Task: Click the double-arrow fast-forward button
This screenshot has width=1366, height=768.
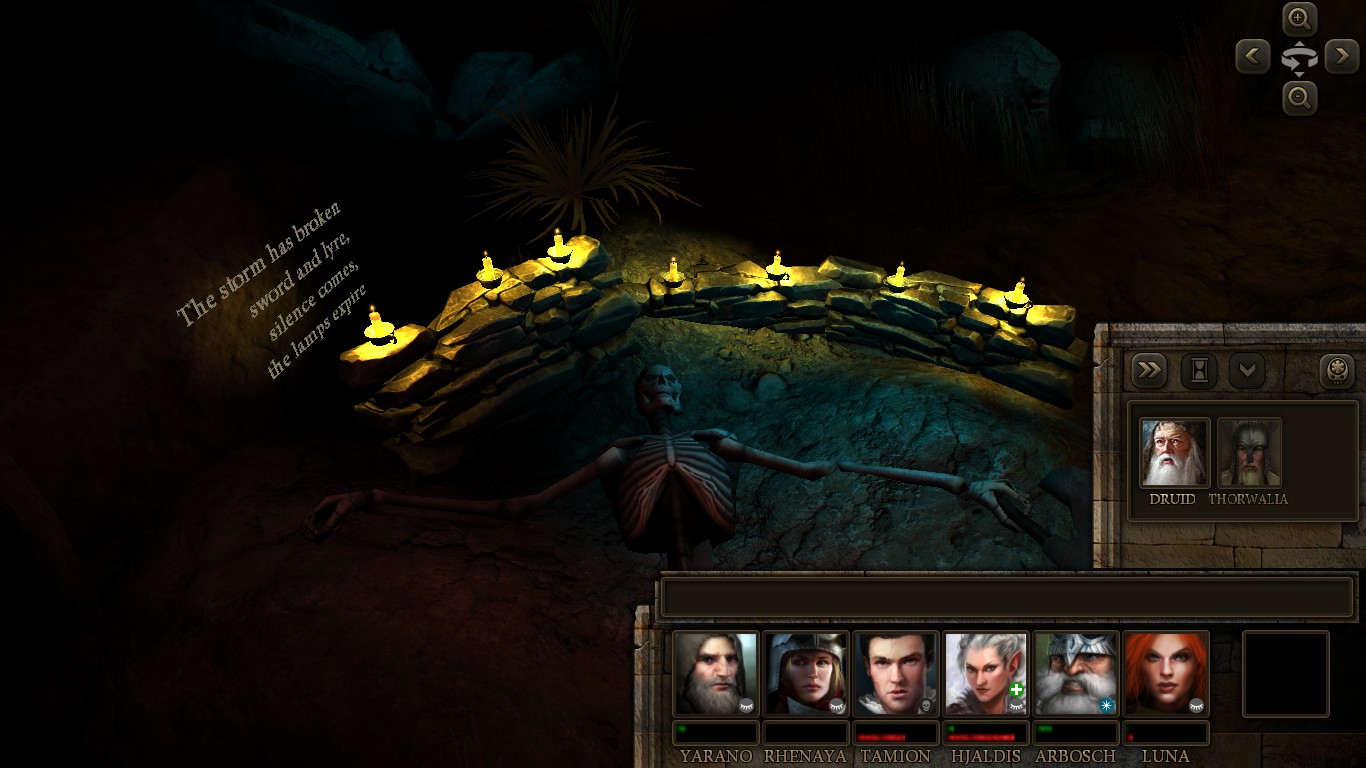Action: (x=1150, y=371)
